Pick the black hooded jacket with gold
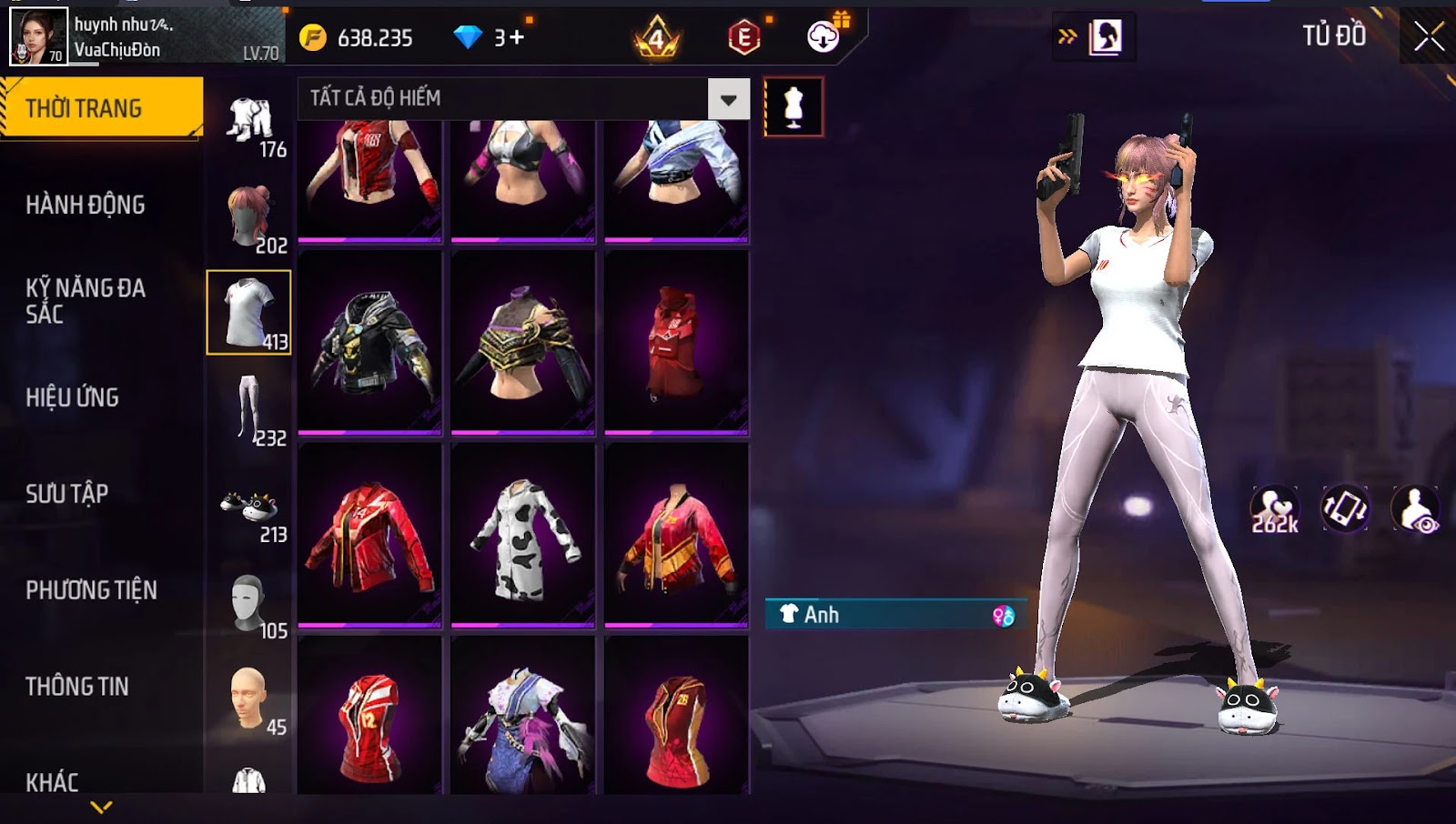 coord(369,344)
